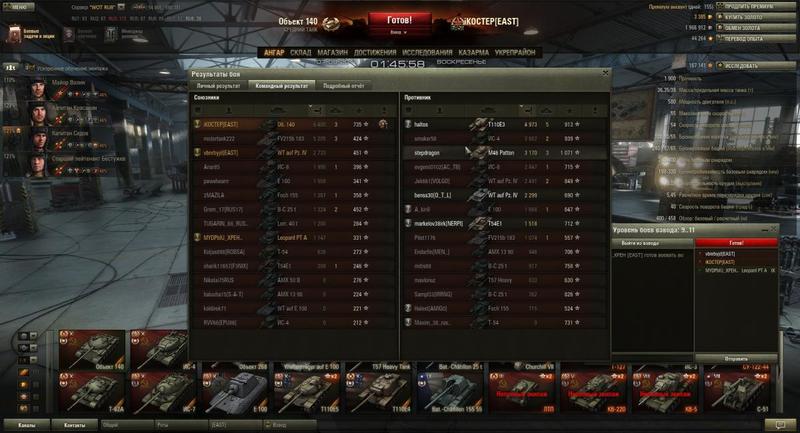Image resolution: width=800 pixels, height=433 pixels.
Task: Switch to the Личный результат tab
Action: point(218,86)
